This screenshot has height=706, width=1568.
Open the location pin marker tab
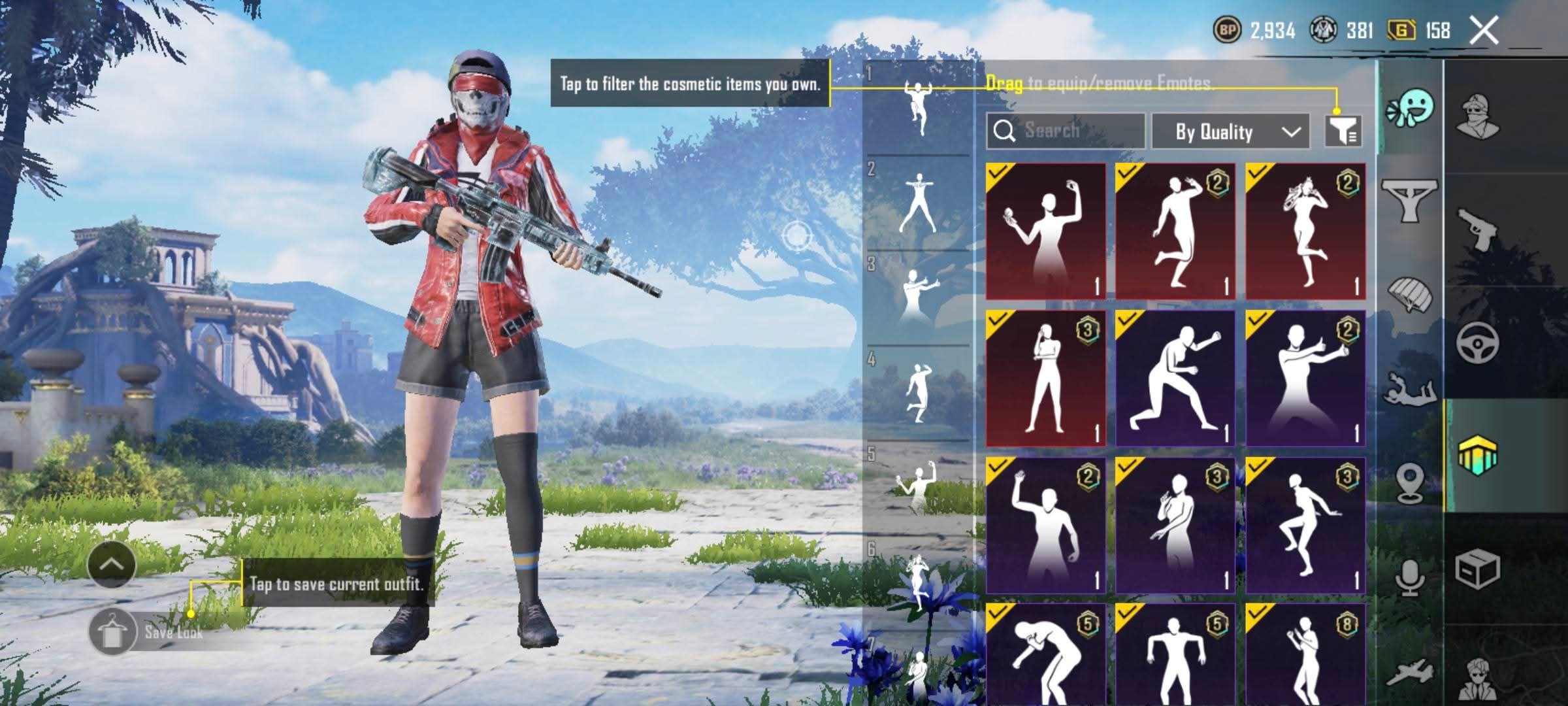(x=1409, y=483)
